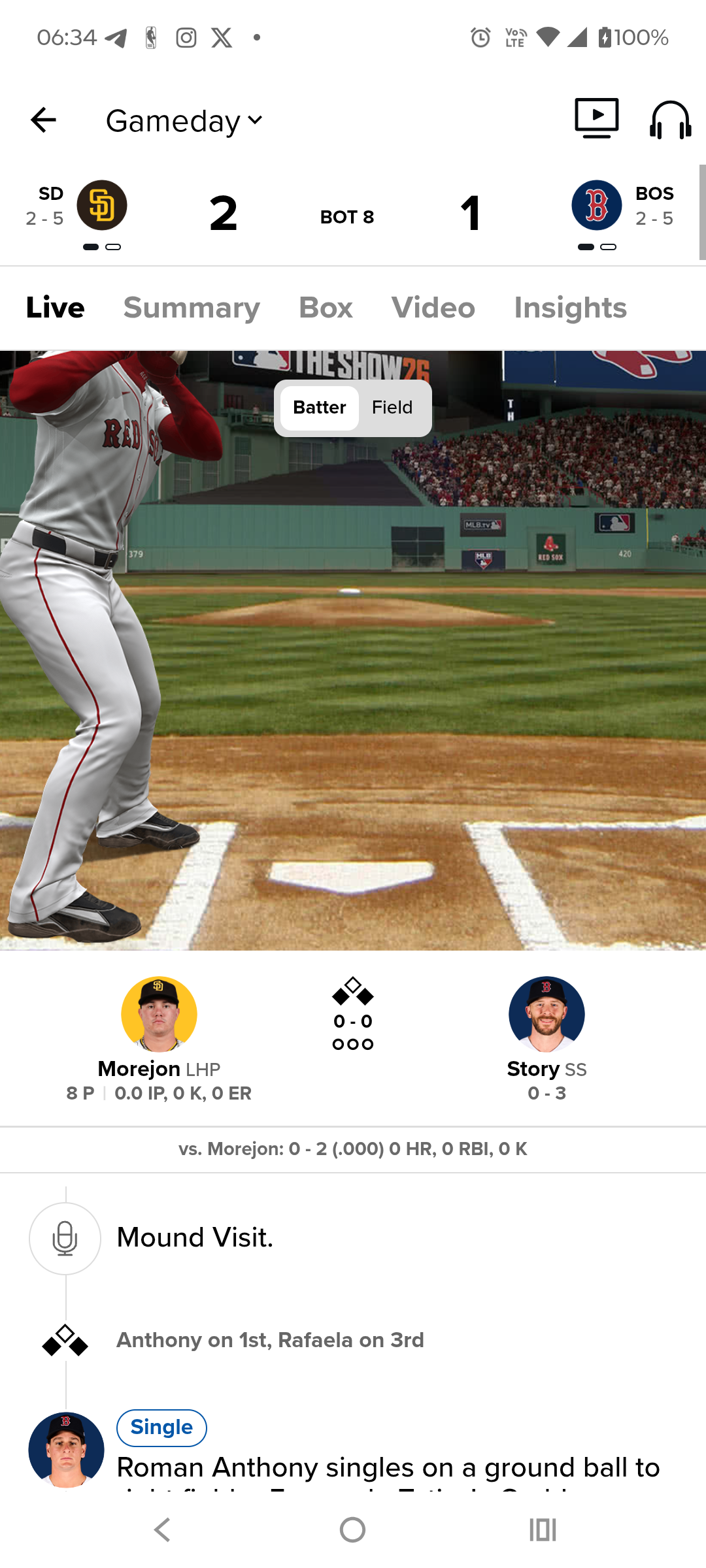Choose the Batter view toggle
Viewport: 706px width, 1568px height.
[x=319, y=408]
